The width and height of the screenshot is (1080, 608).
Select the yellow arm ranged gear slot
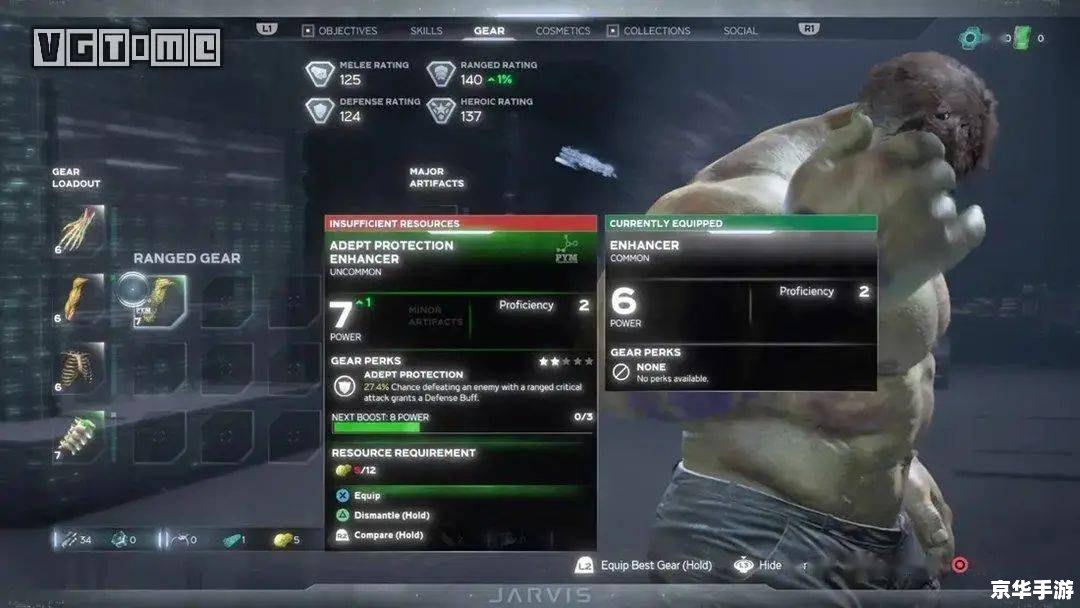tap(78, 298)
